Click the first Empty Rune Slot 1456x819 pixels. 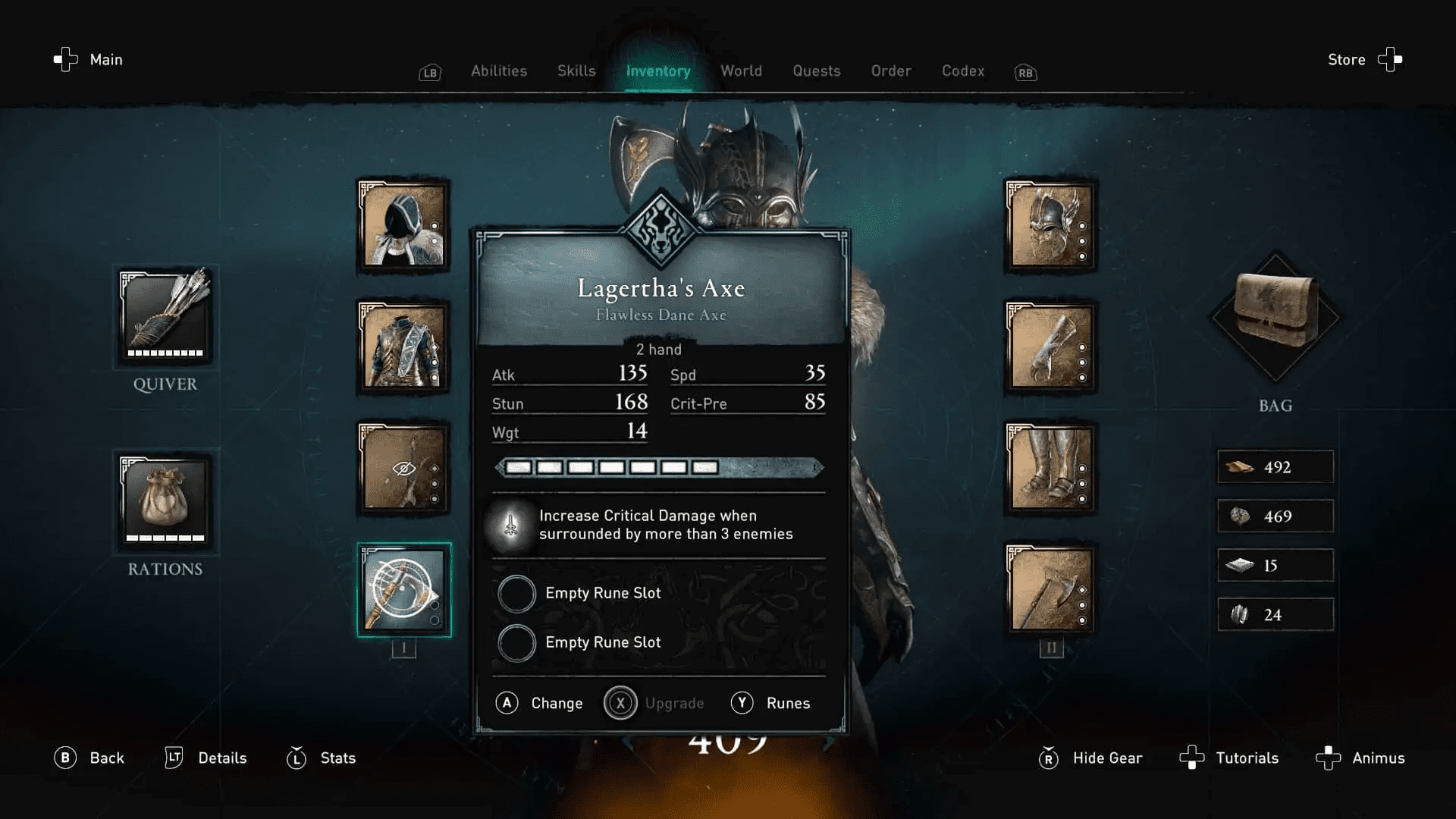516,593
